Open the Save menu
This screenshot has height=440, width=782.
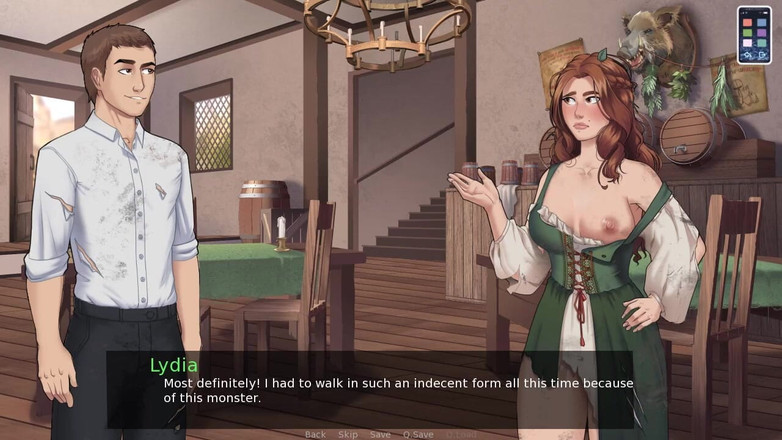click(x=380, y=435)
